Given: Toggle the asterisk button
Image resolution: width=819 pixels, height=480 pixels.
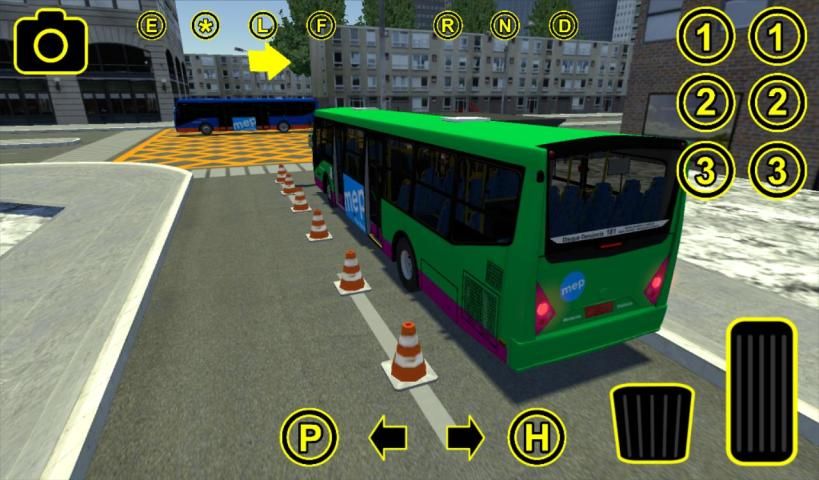Looking at the screenshot, I should coord(207,25).
